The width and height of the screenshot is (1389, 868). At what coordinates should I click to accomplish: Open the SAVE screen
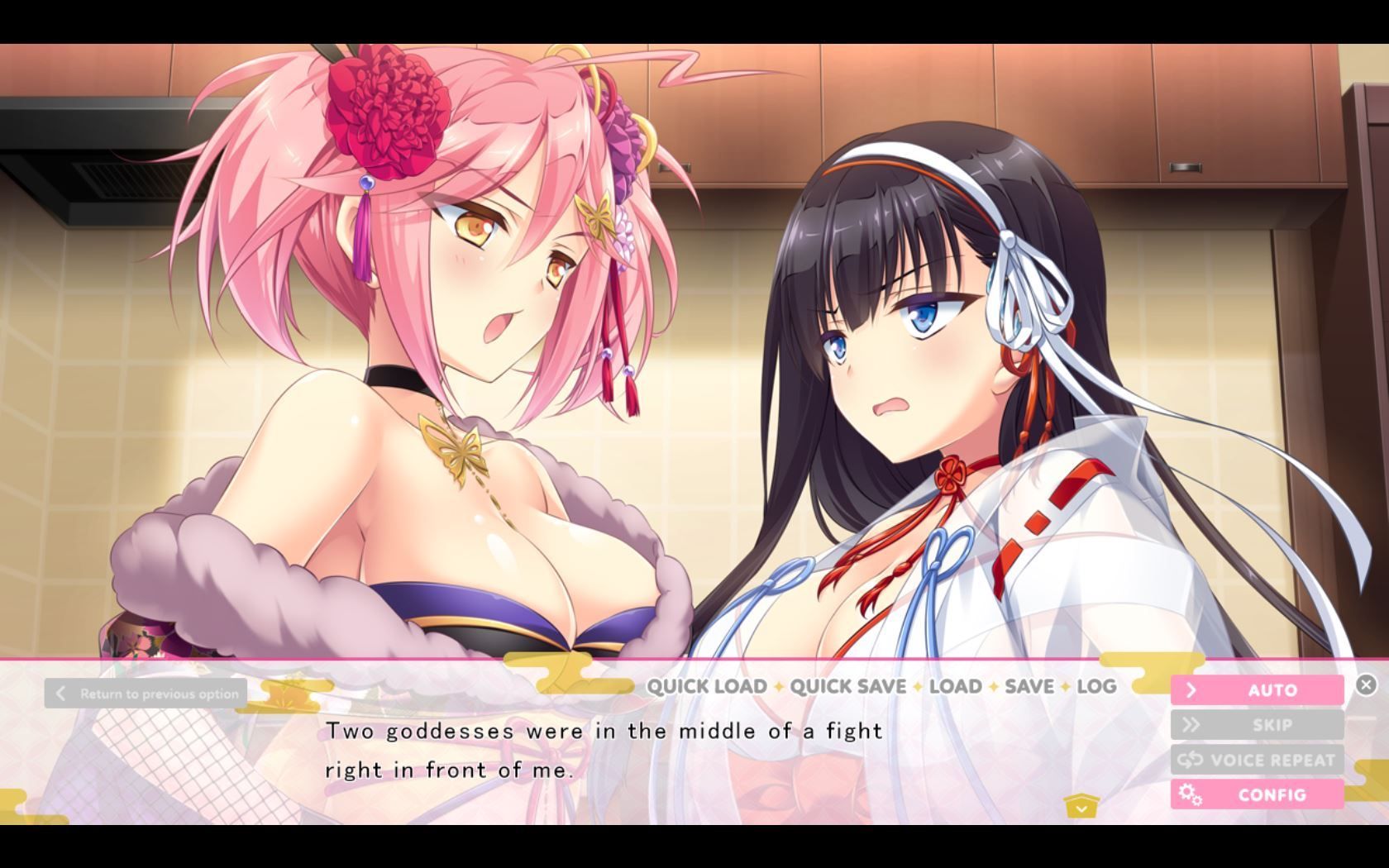point(1025,686)
